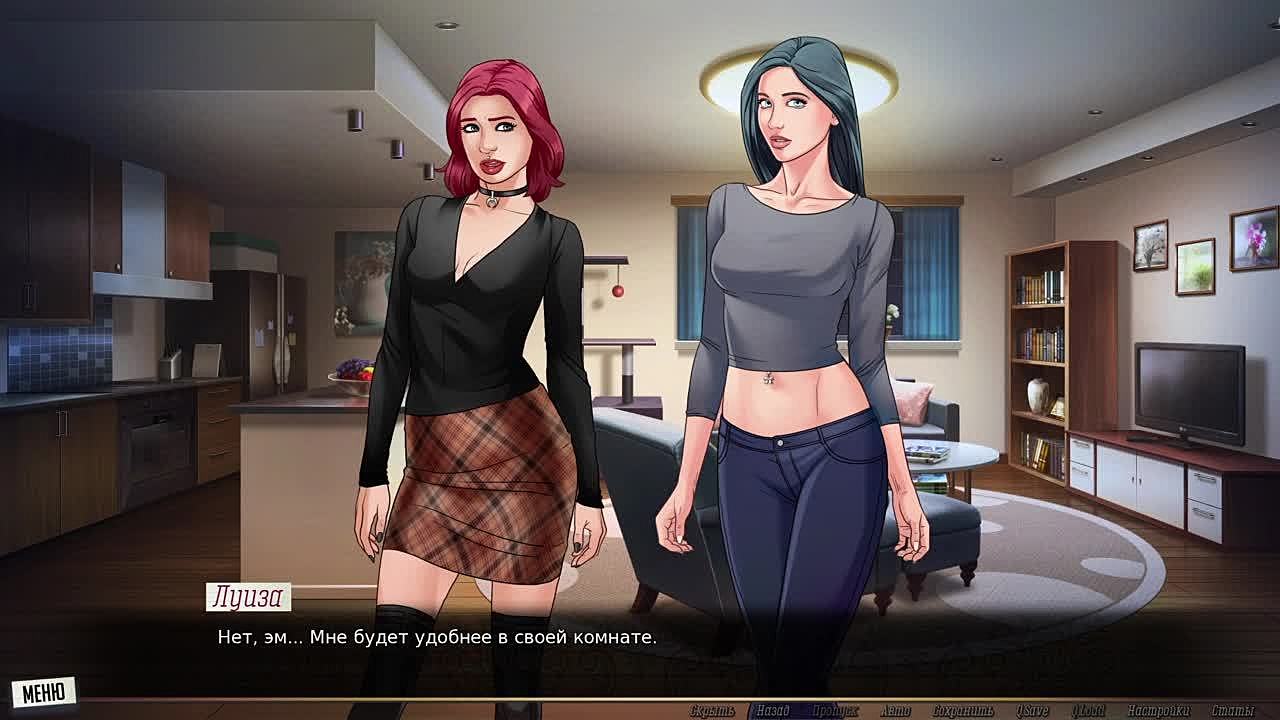Open Настройки settings

[1158, 711]
